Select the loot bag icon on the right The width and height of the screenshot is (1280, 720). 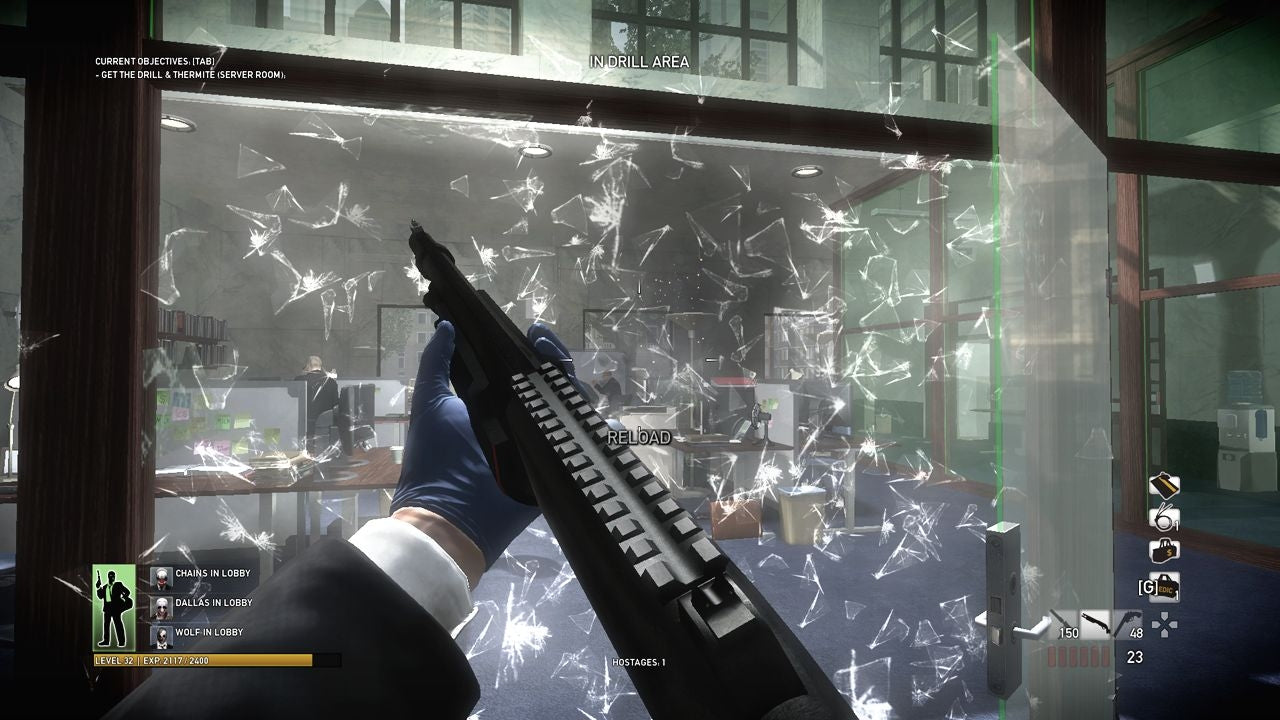[1164, 484]
